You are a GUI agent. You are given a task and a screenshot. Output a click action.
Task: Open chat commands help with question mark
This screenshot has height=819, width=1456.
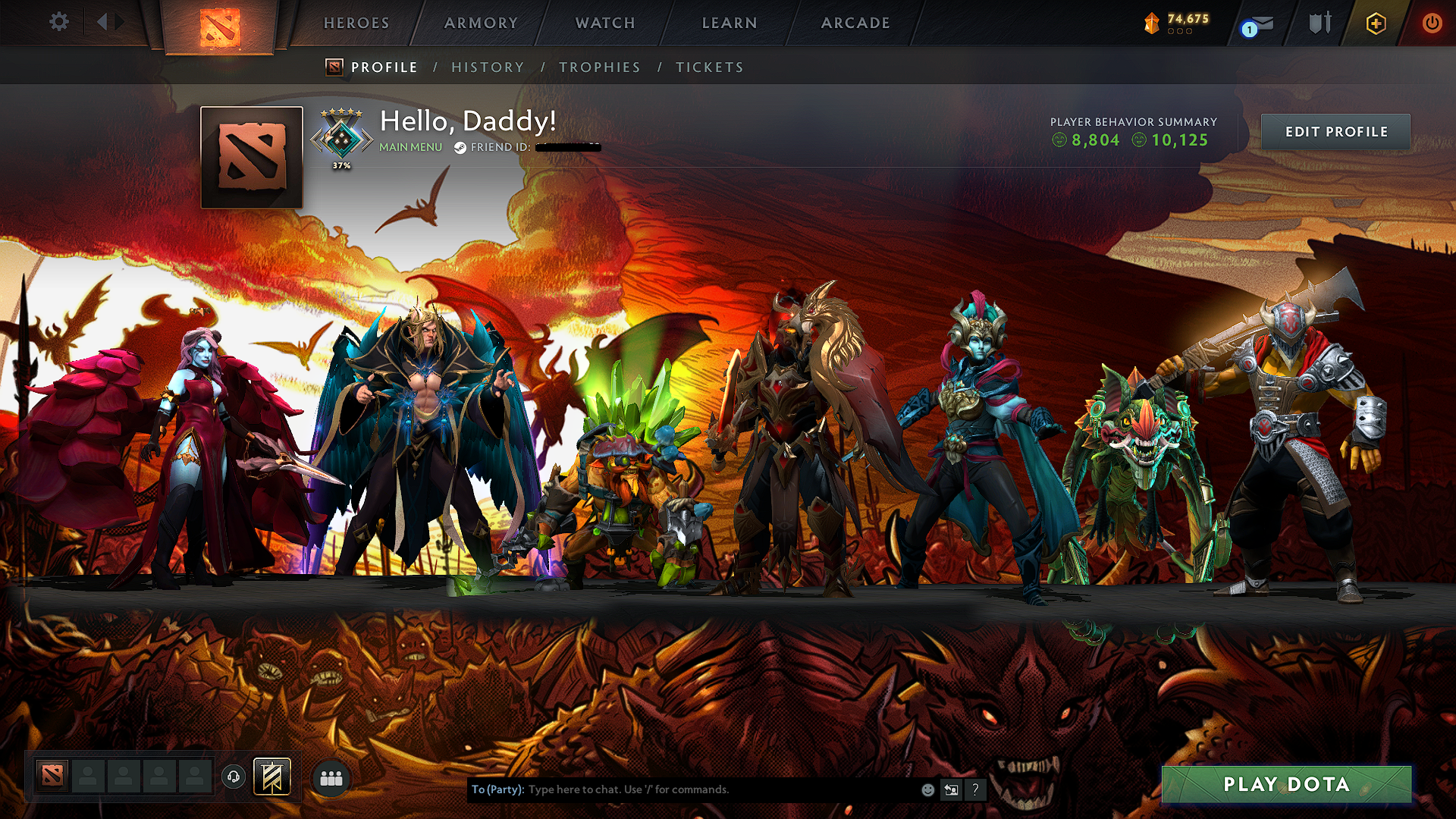(x=975, y=789)
